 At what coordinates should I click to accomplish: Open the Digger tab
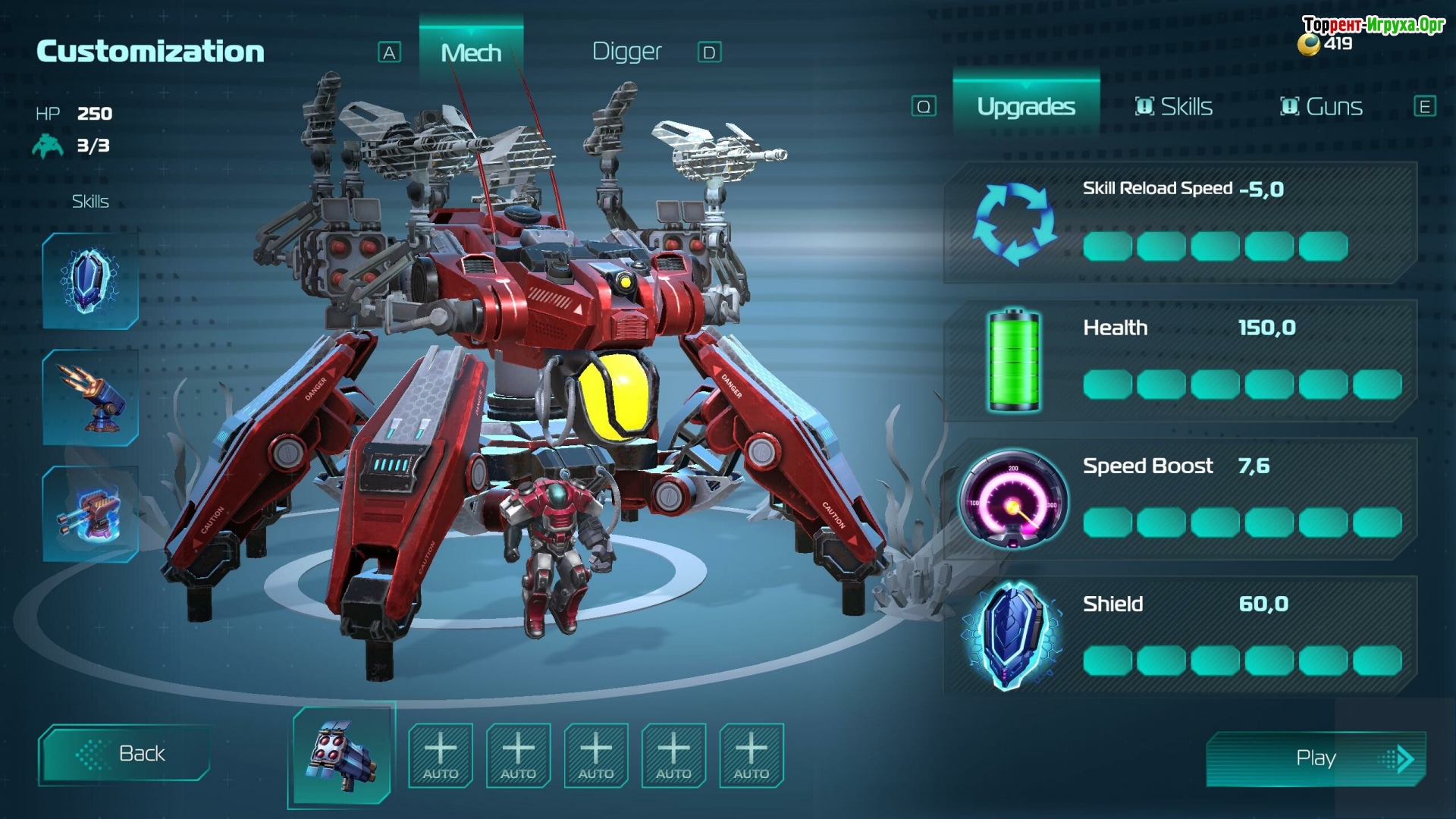point(626,52)
